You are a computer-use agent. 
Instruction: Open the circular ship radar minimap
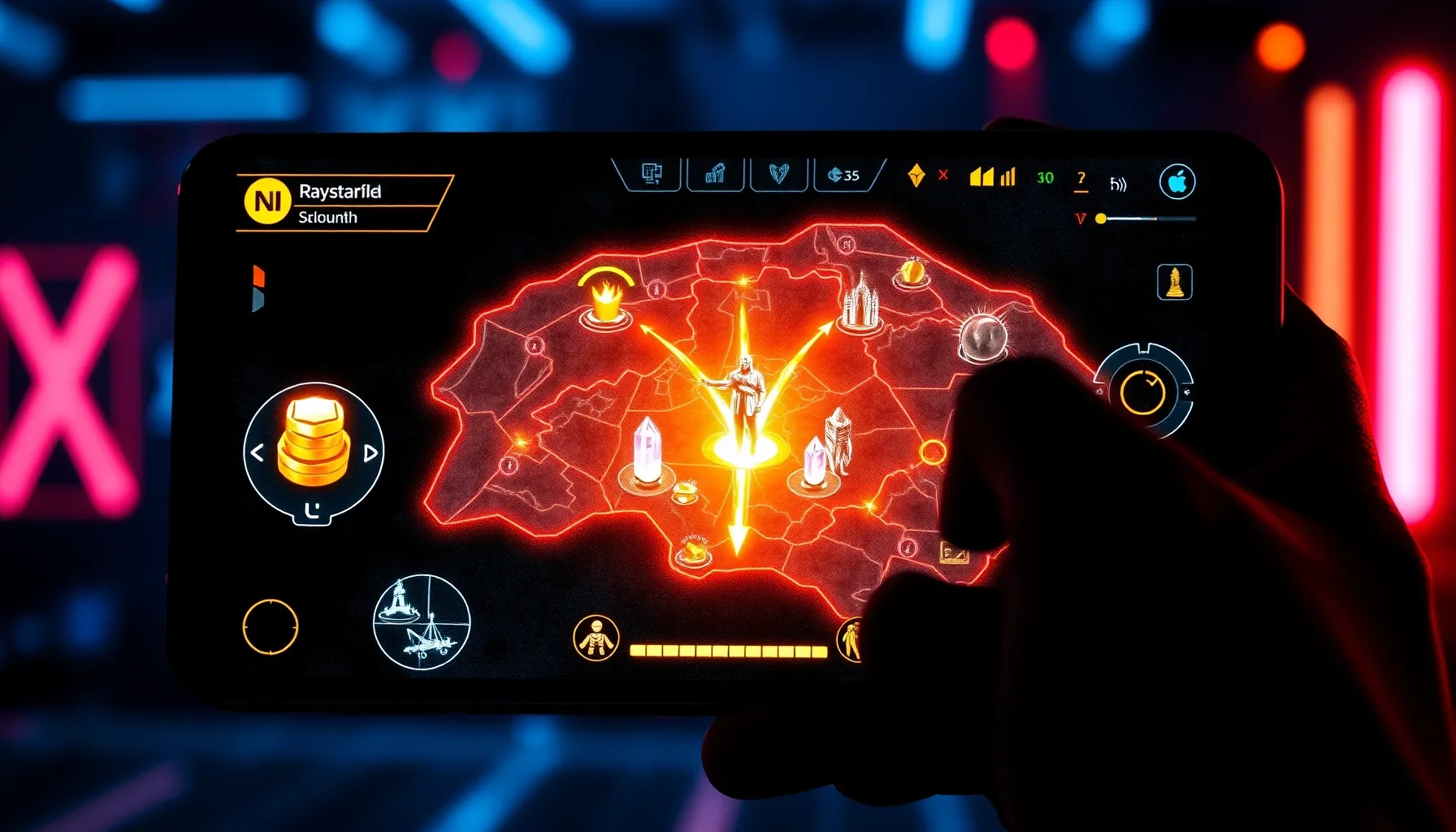422,622
